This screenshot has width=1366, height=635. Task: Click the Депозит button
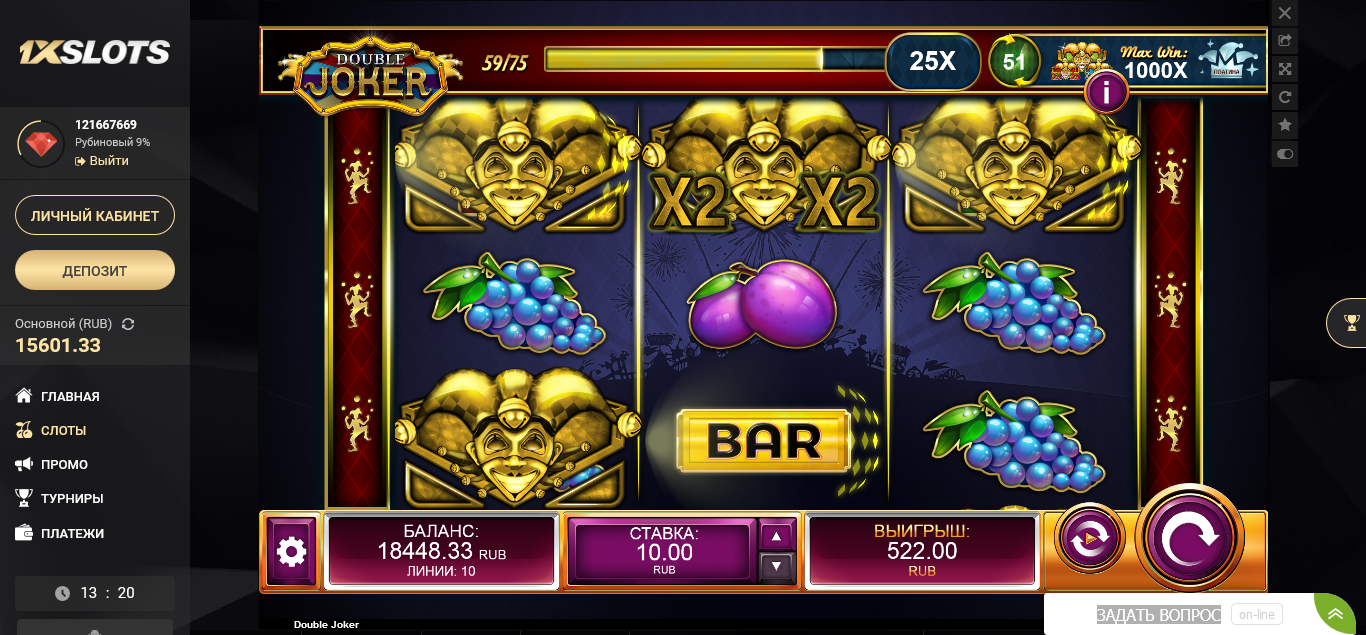click(x=95, y=270)
